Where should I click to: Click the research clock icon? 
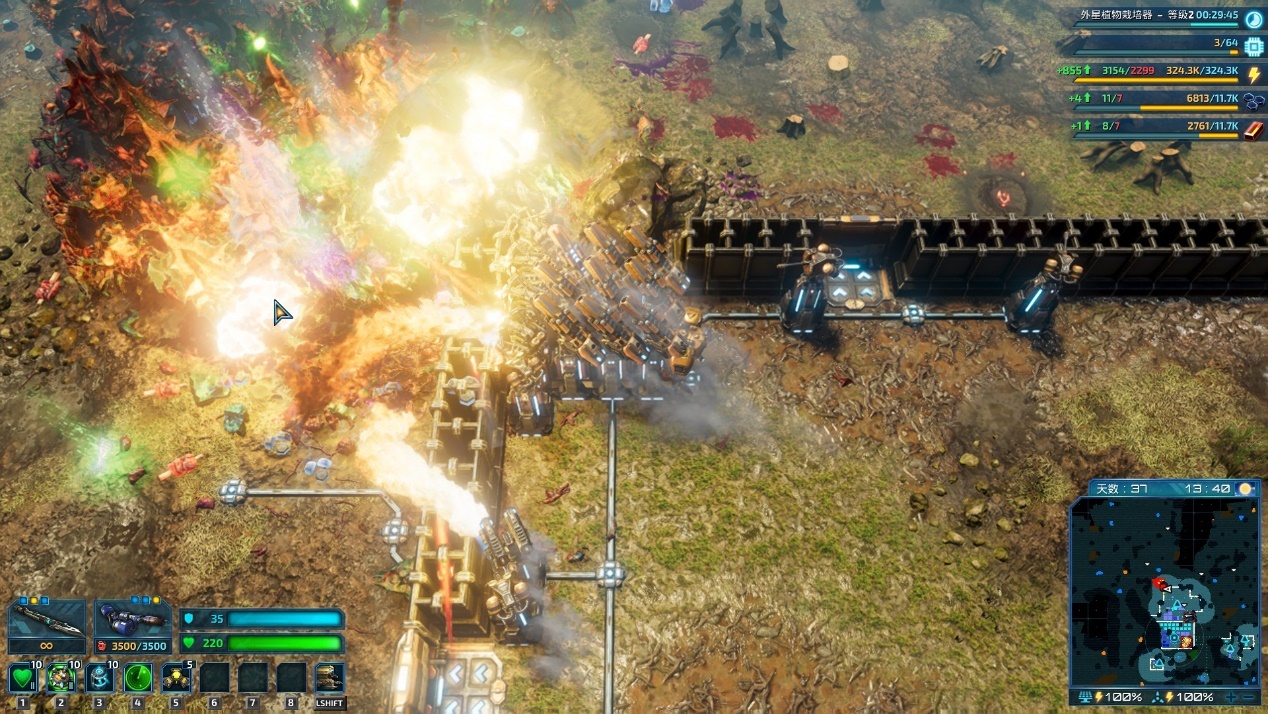tap(1254, 18)
